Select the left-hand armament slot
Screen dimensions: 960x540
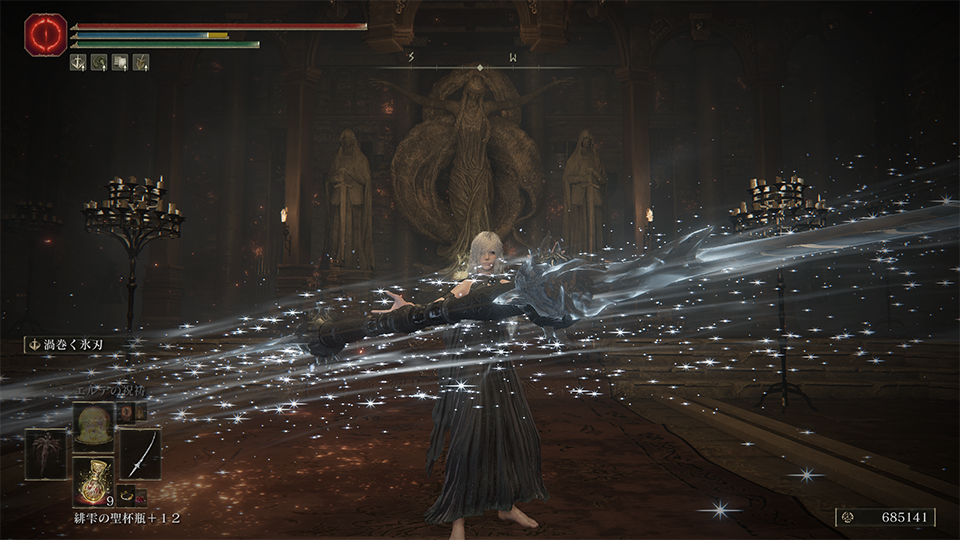point(46,453)
